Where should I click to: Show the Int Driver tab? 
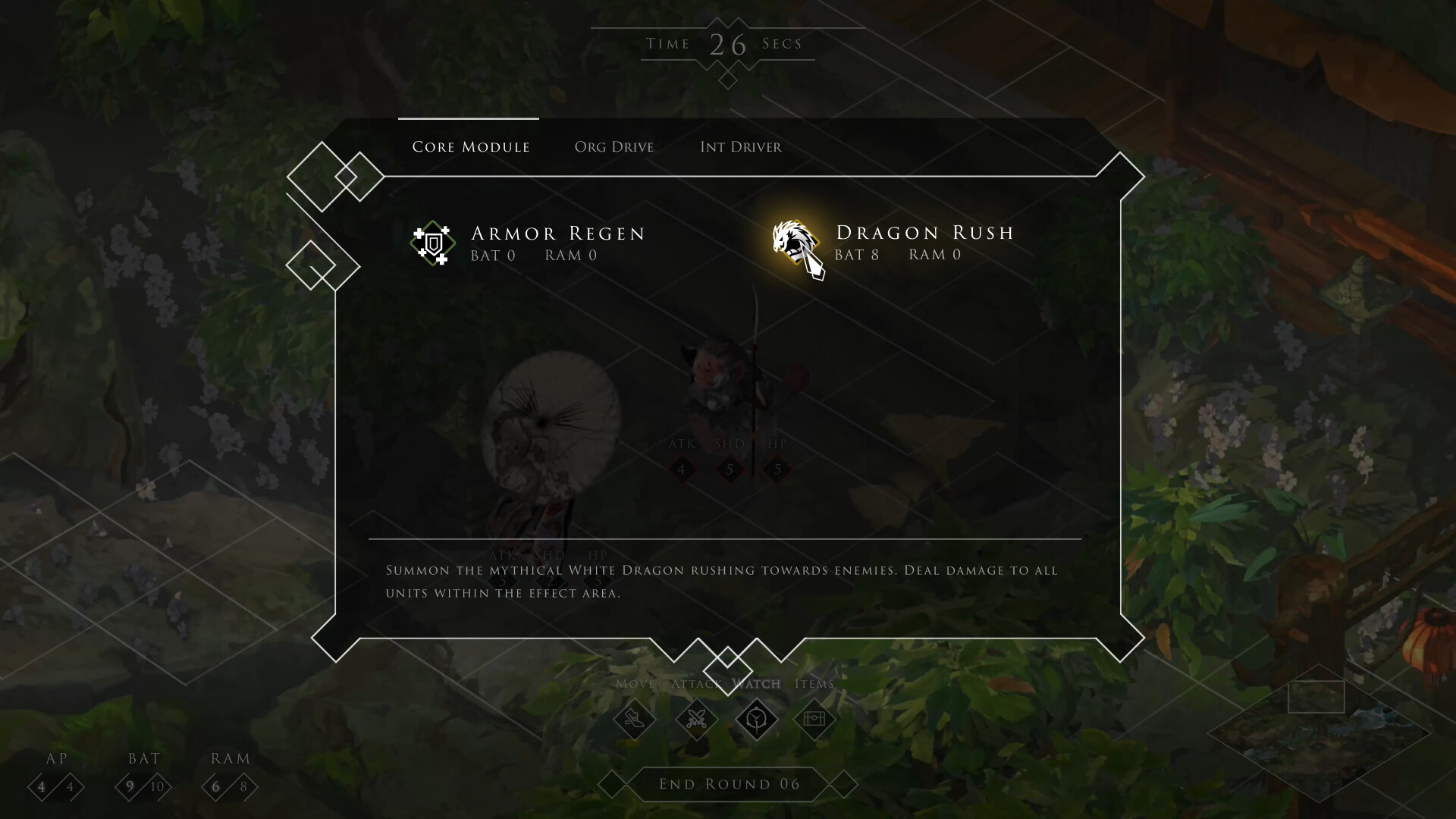click(740, 147)
